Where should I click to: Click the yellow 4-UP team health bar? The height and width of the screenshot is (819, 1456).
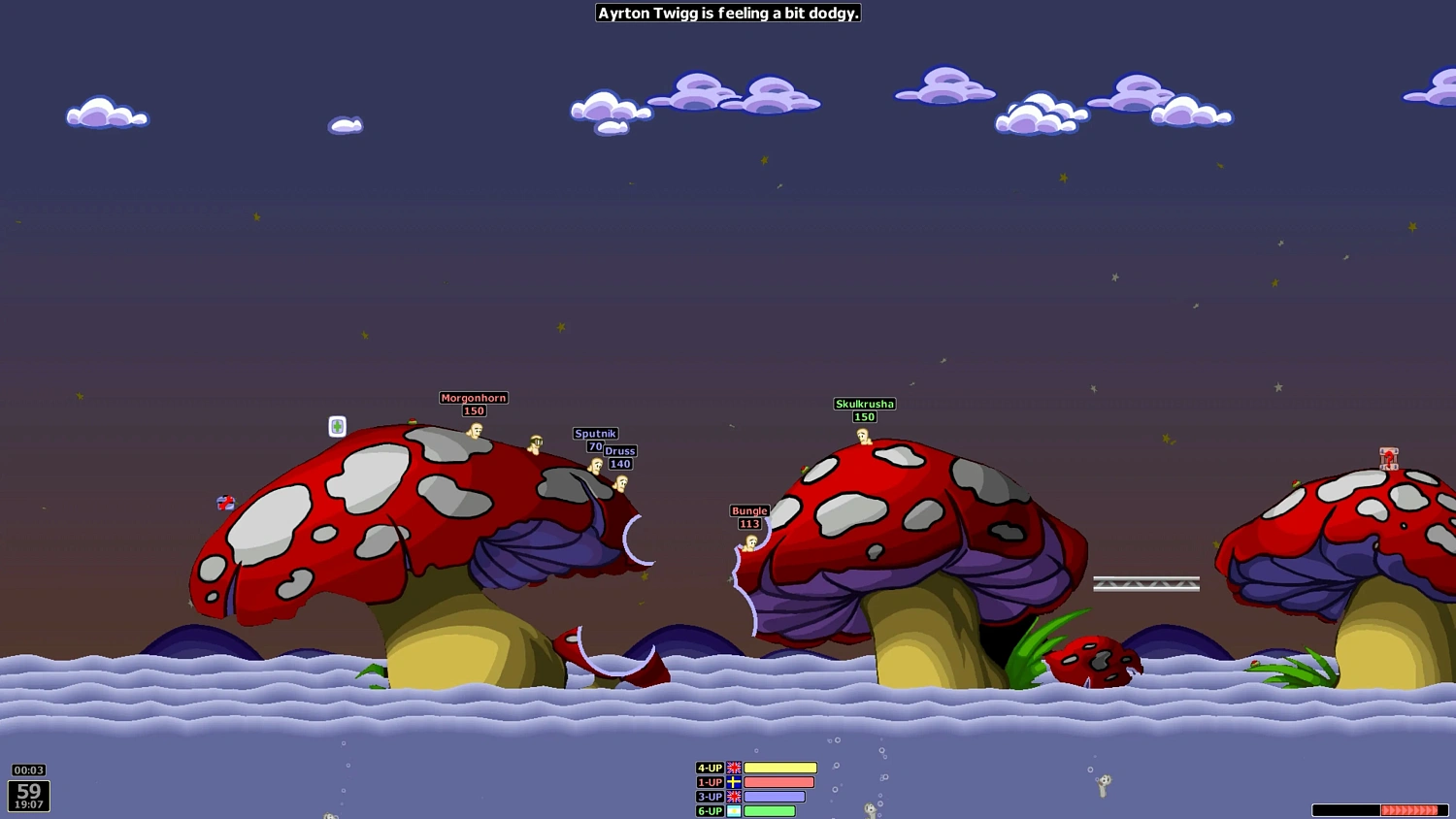(779, 768)
